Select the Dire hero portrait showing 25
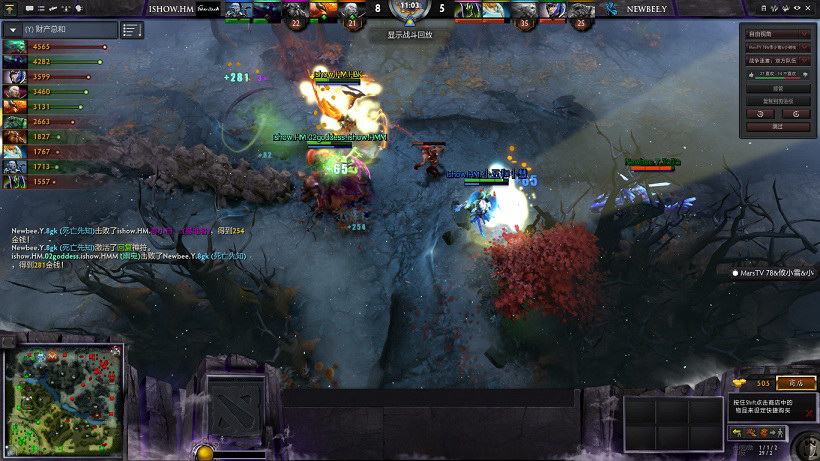The image size is (820, 461). [582, 12]
